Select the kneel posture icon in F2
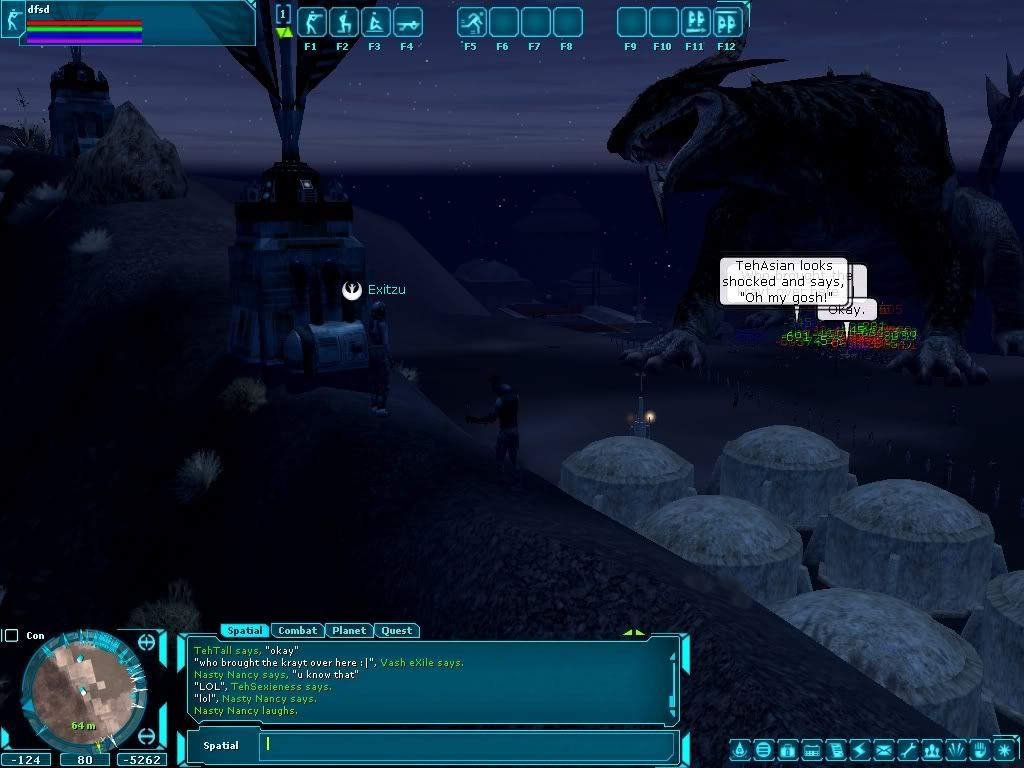1024x768 pixels. click(344, 22)
